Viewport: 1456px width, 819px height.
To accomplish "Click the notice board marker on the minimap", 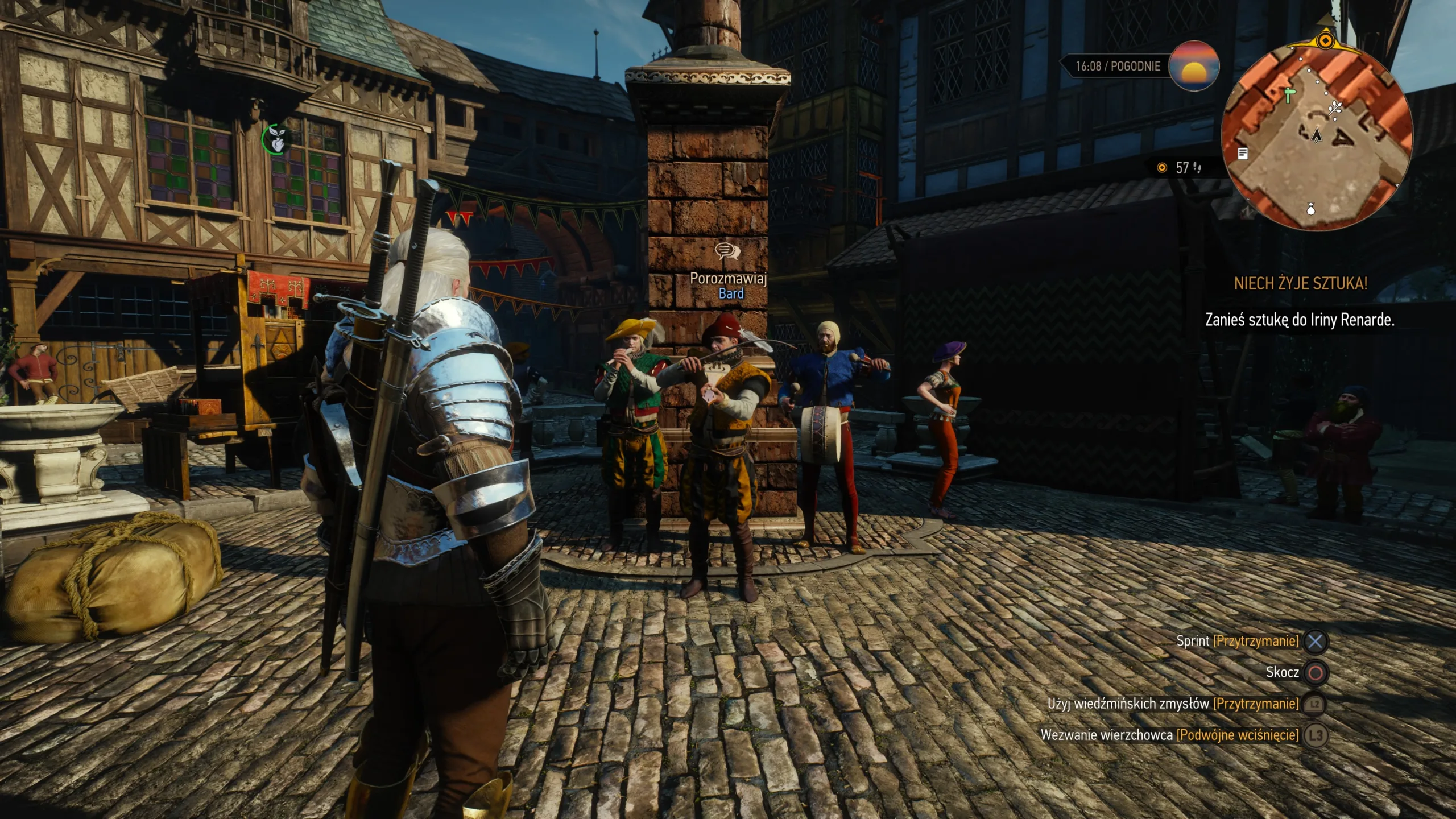I will coord(1243,154).
